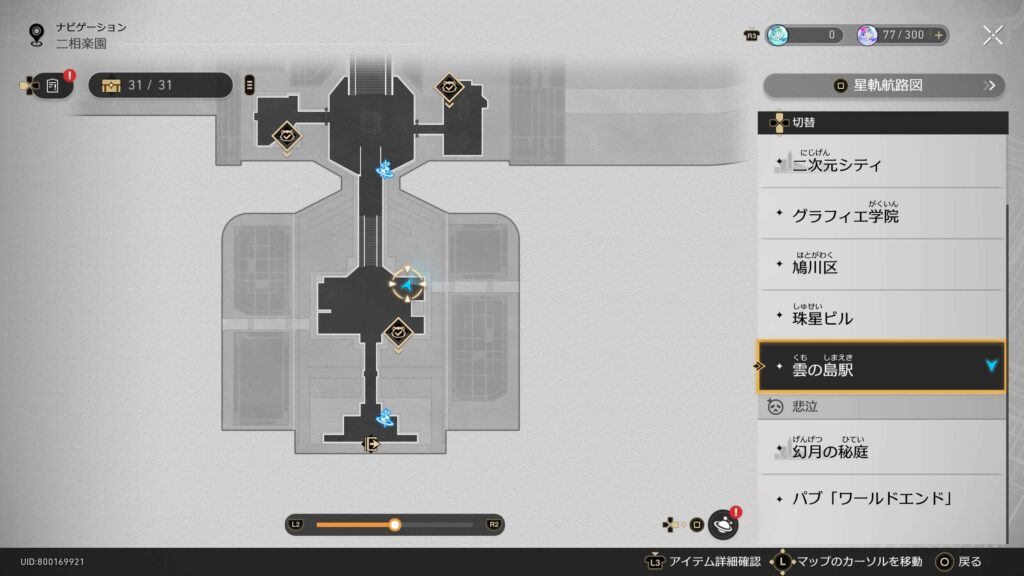Select the space anchor near map bottom
This screenshot has width=1024, height=576.
[384, 418]
